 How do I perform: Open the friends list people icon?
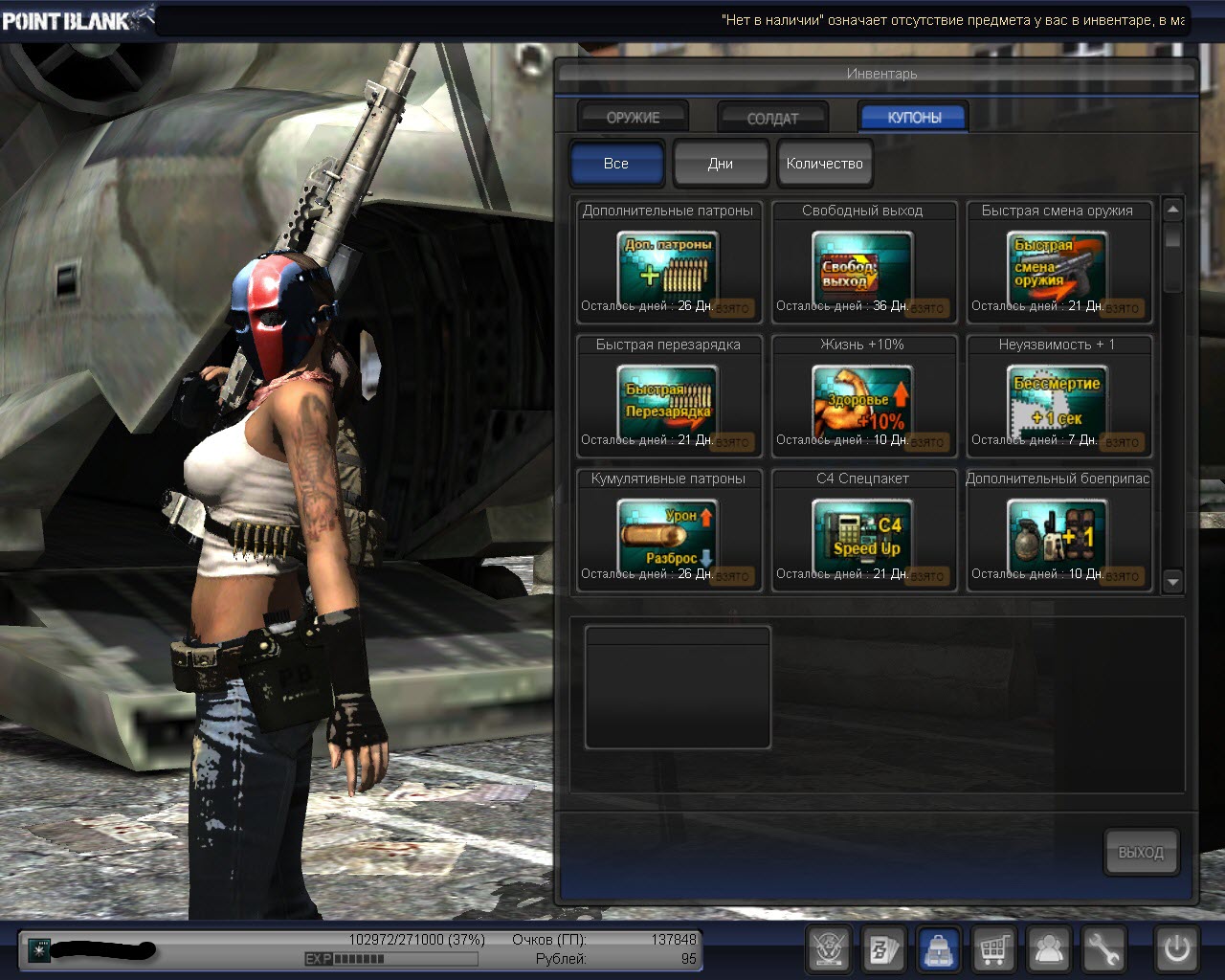[1049, 949]
